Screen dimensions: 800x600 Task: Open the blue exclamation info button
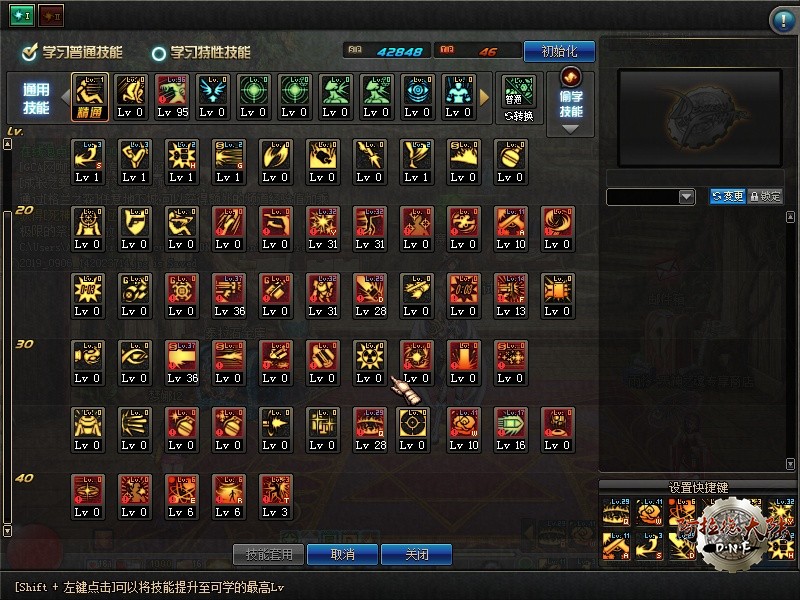[782, 20]
